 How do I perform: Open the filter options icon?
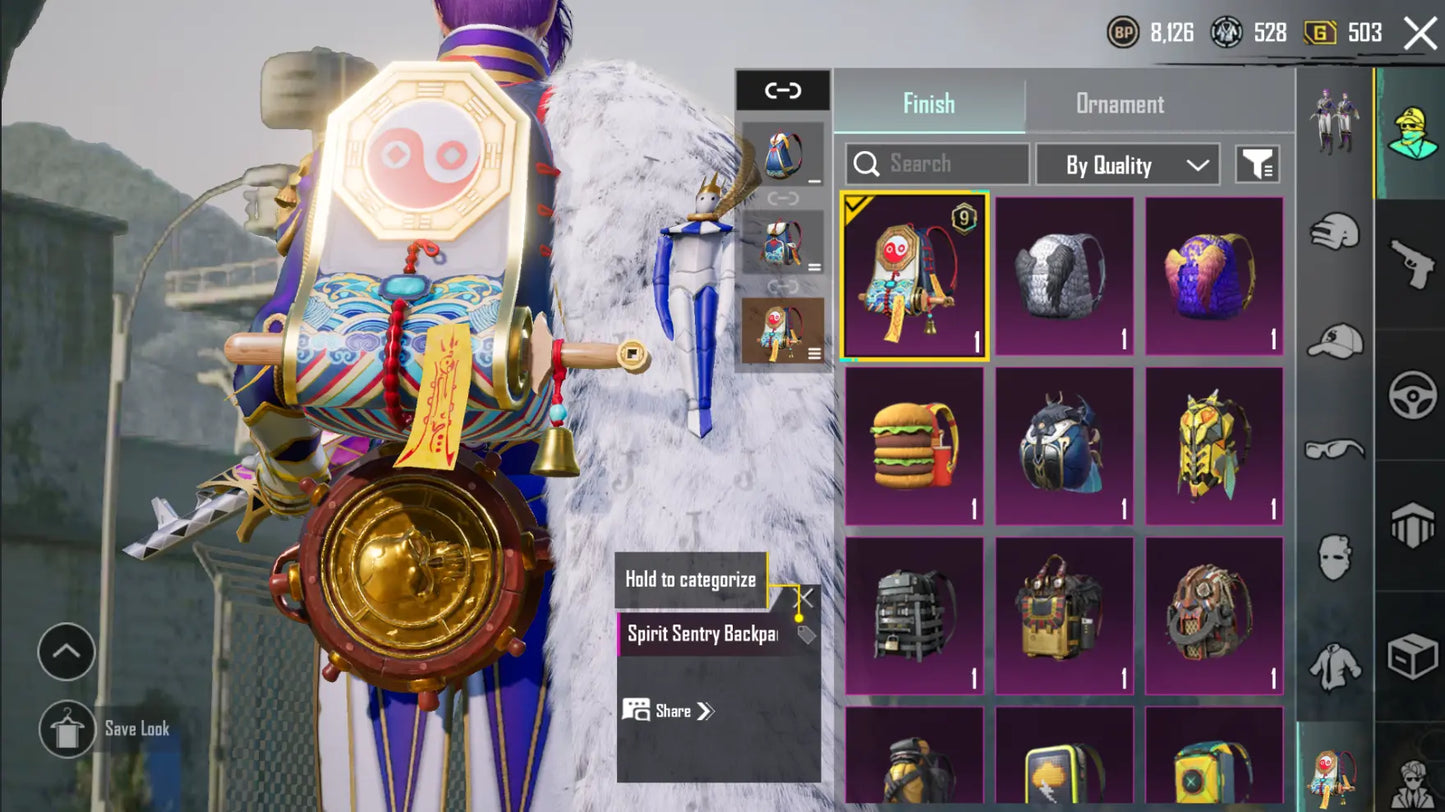[1257, 165]
